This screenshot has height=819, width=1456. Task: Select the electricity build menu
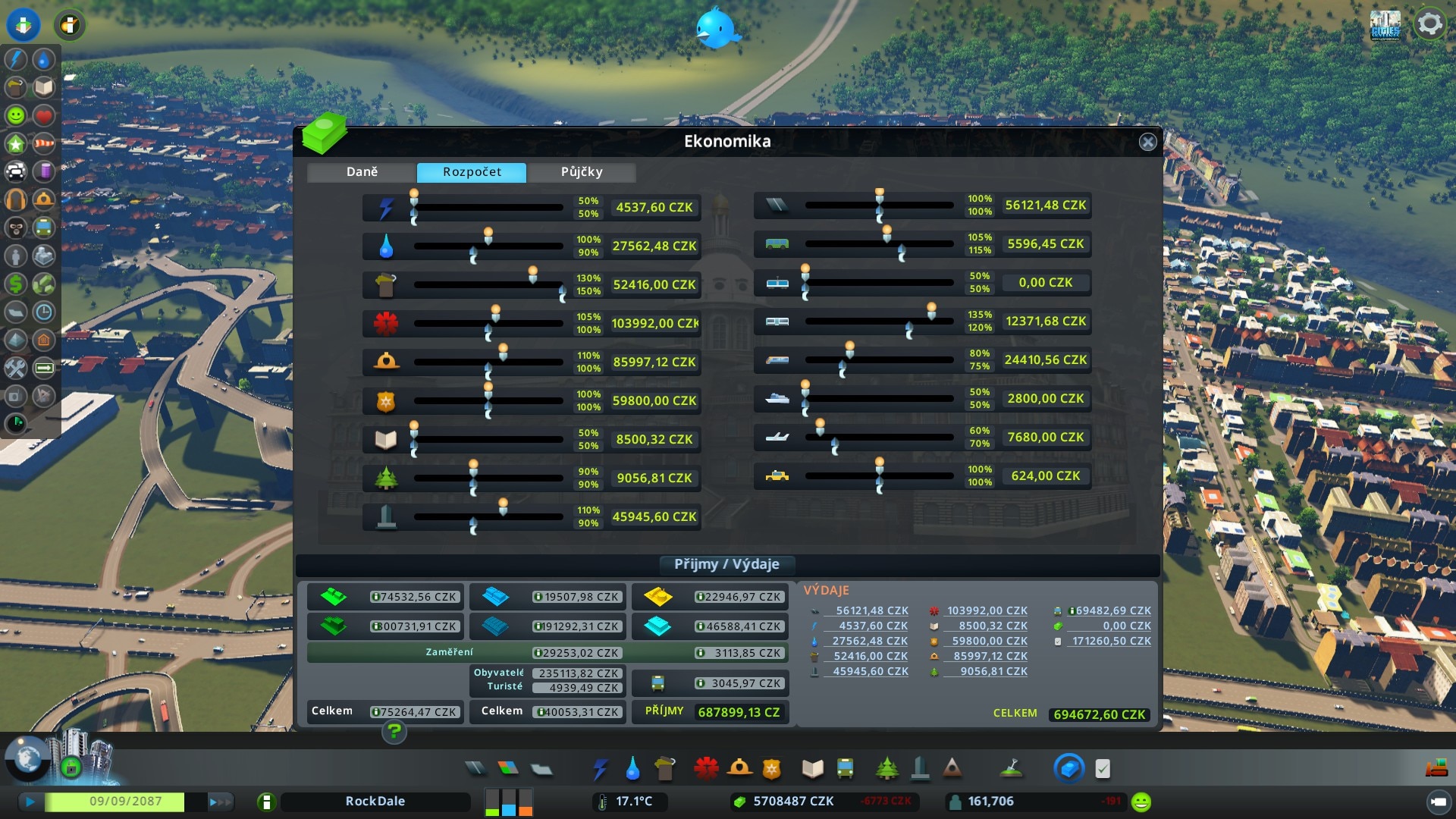(x=600, y=769)
